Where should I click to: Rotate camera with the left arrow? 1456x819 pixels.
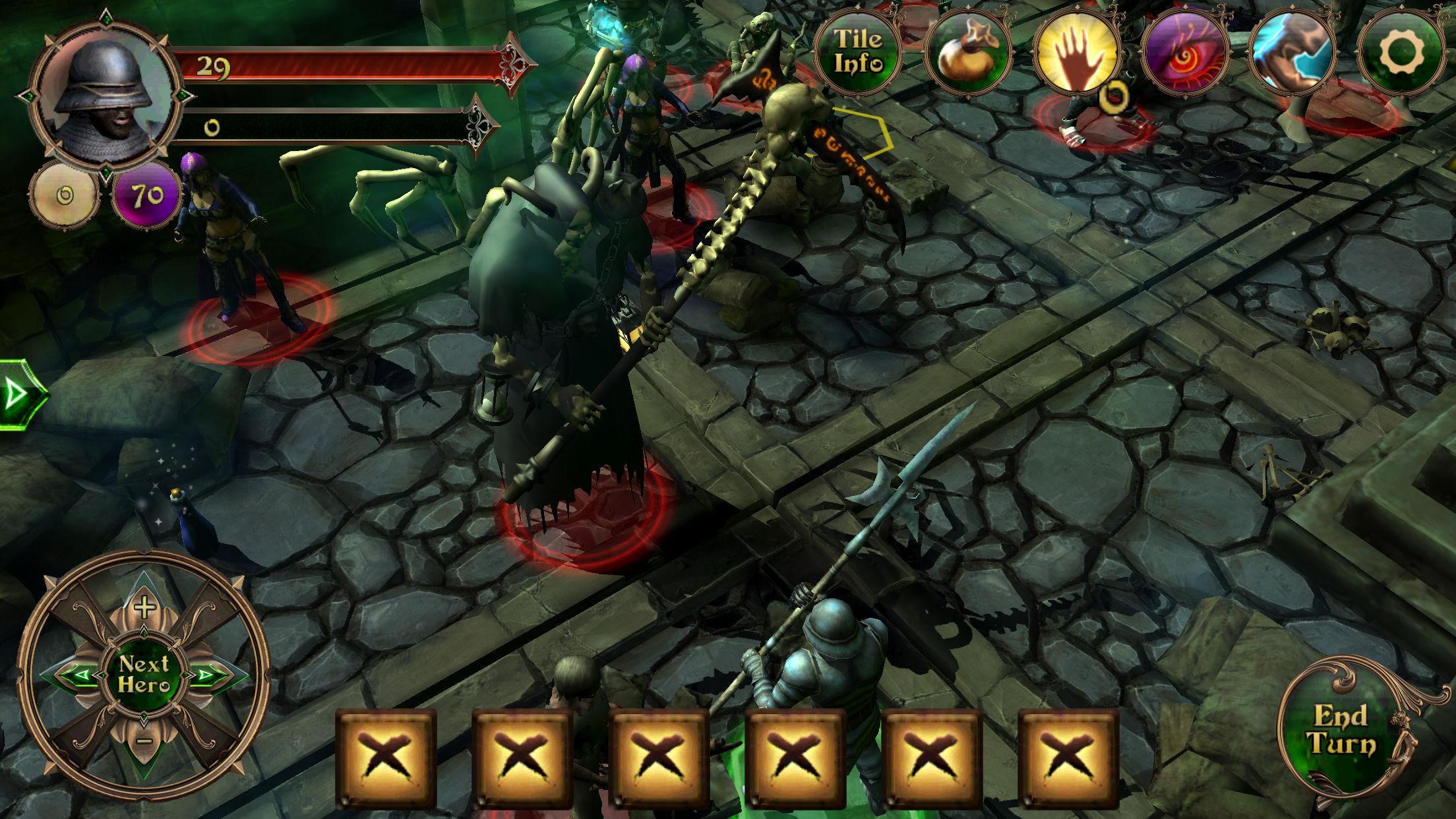[x=74, y=675]
